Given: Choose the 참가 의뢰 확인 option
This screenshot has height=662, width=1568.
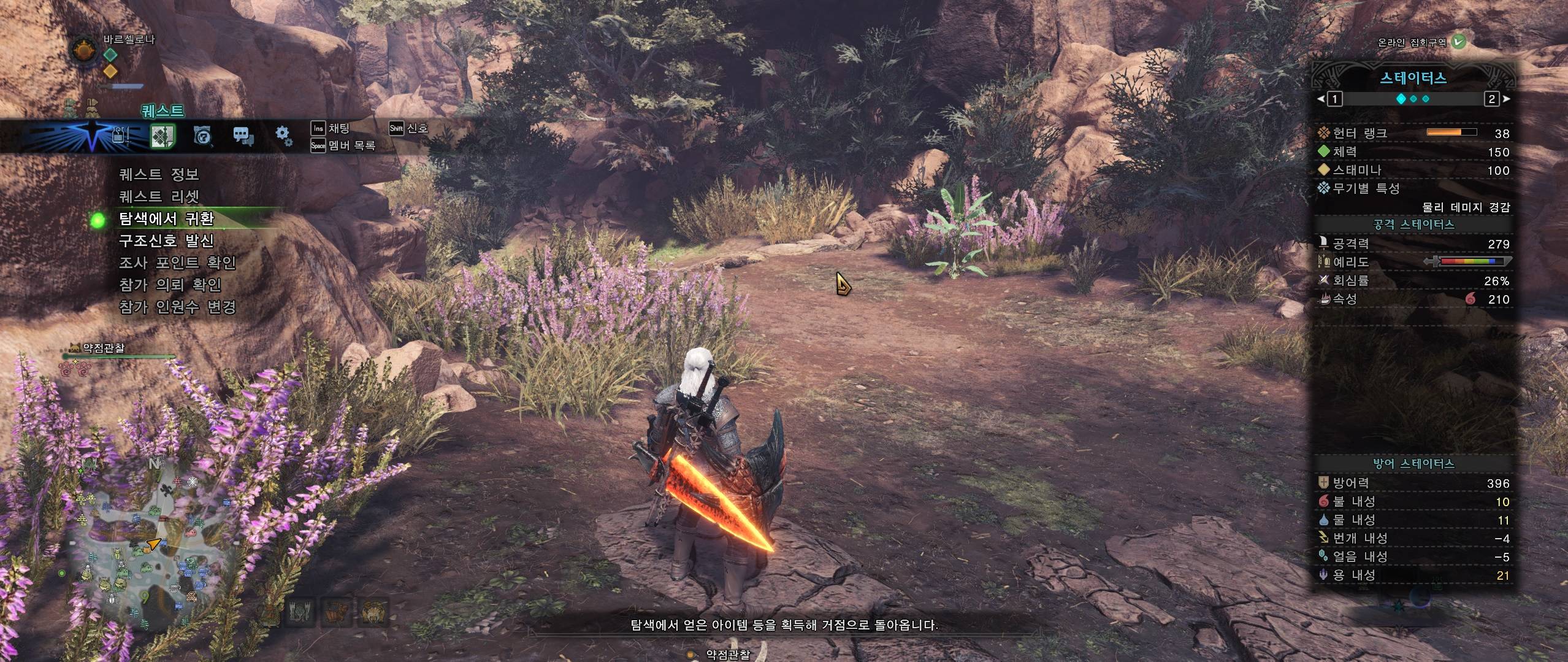Looking at the screenshot, I should (170, 285).
